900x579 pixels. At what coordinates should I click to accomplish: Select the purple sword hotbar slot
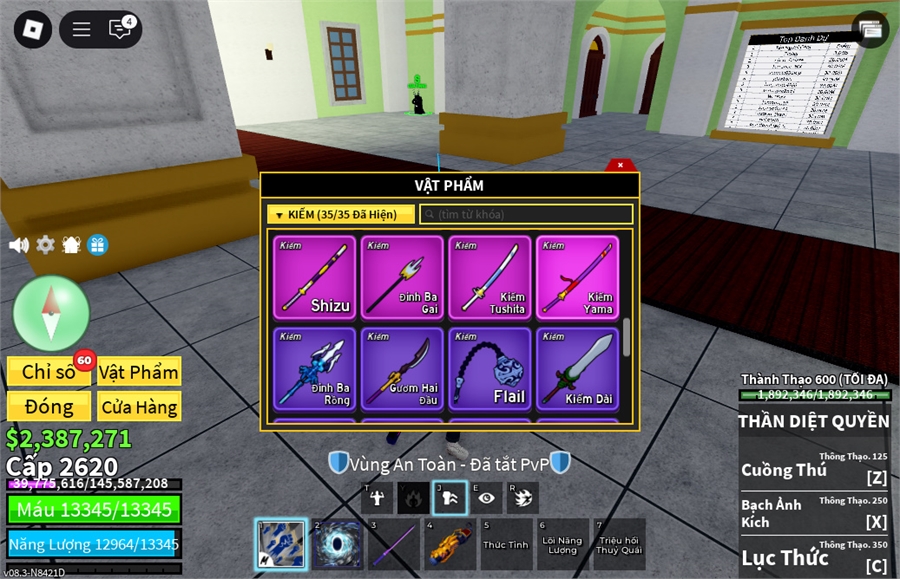coord(394,545)
